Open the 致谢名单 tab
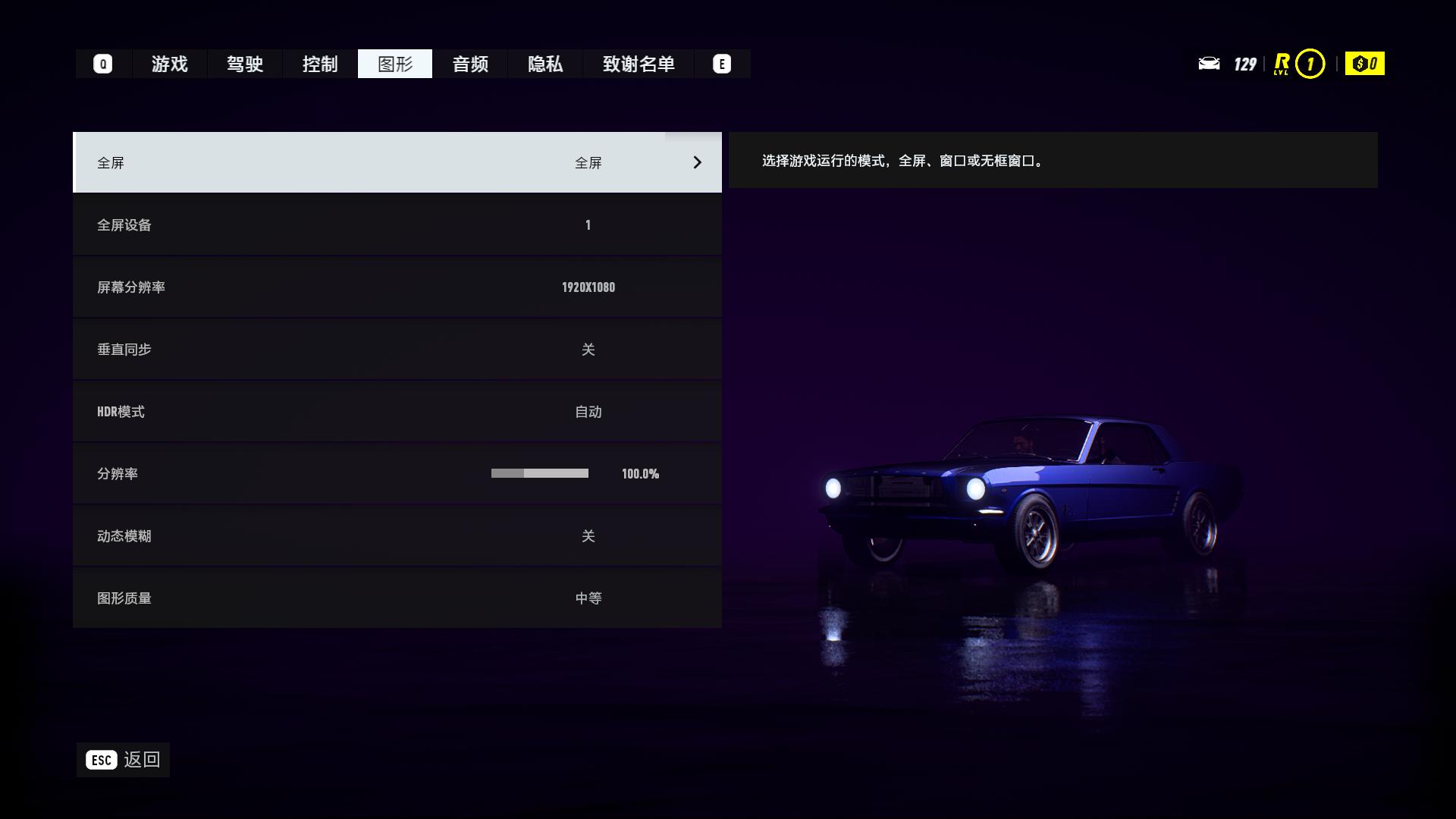 point(639,64)
